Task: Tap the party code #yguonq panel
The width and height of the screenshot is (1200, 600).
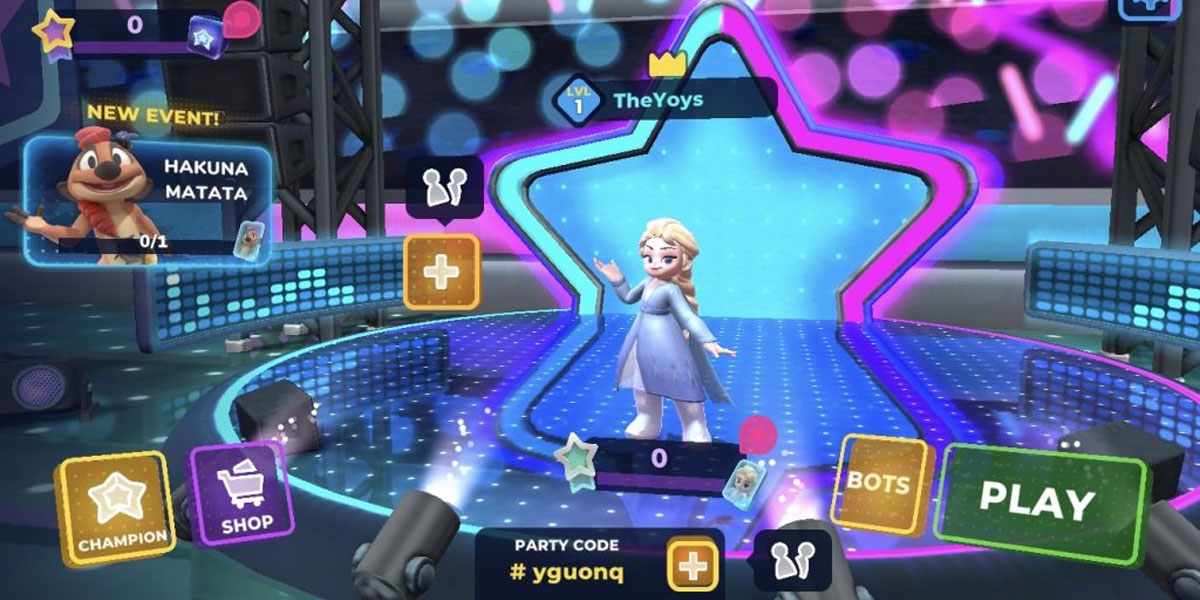Action: [566, 561]
